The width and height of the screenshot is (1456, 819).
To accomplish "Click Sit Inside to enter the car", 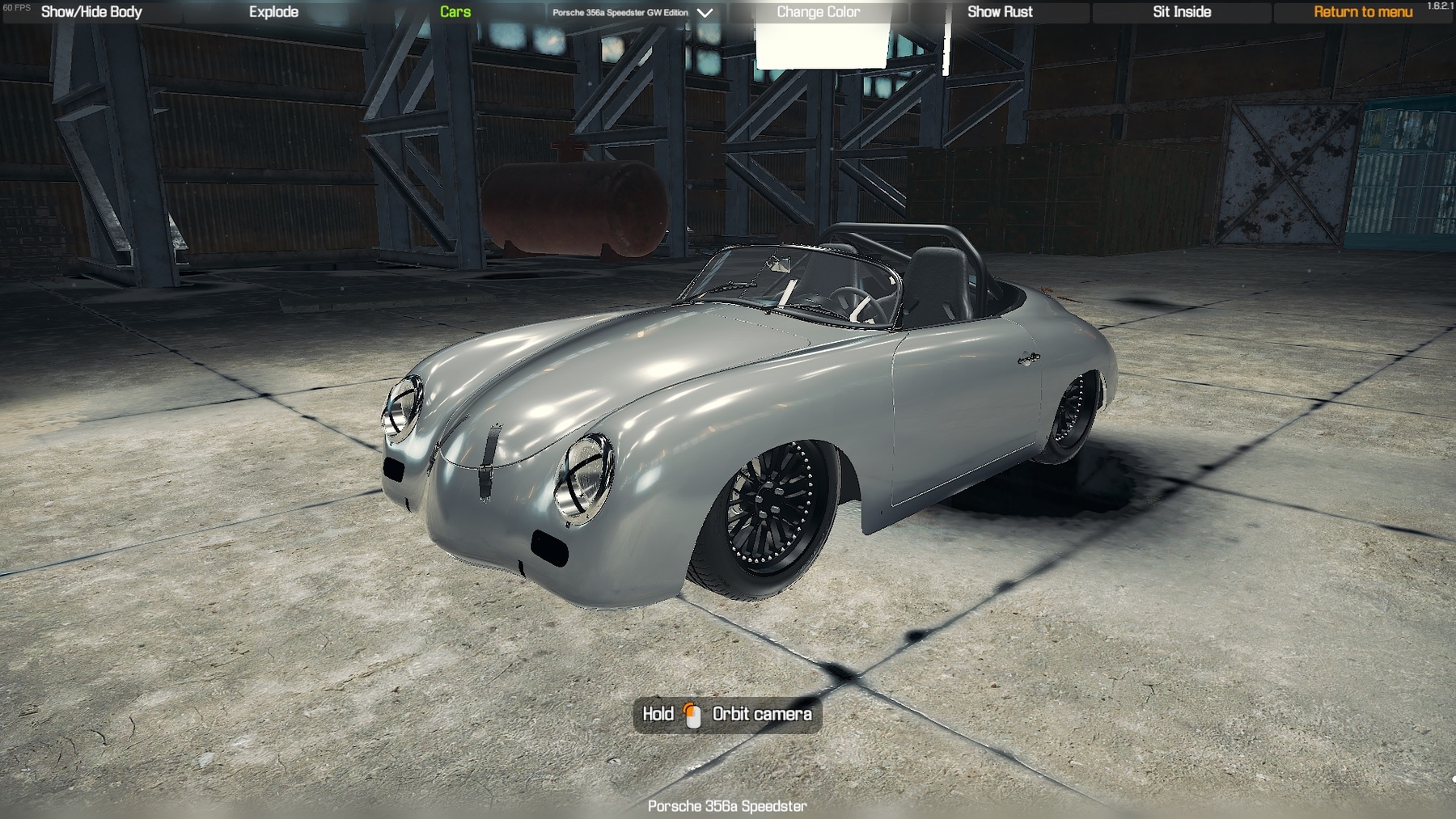I will [x=1181, y=12].
